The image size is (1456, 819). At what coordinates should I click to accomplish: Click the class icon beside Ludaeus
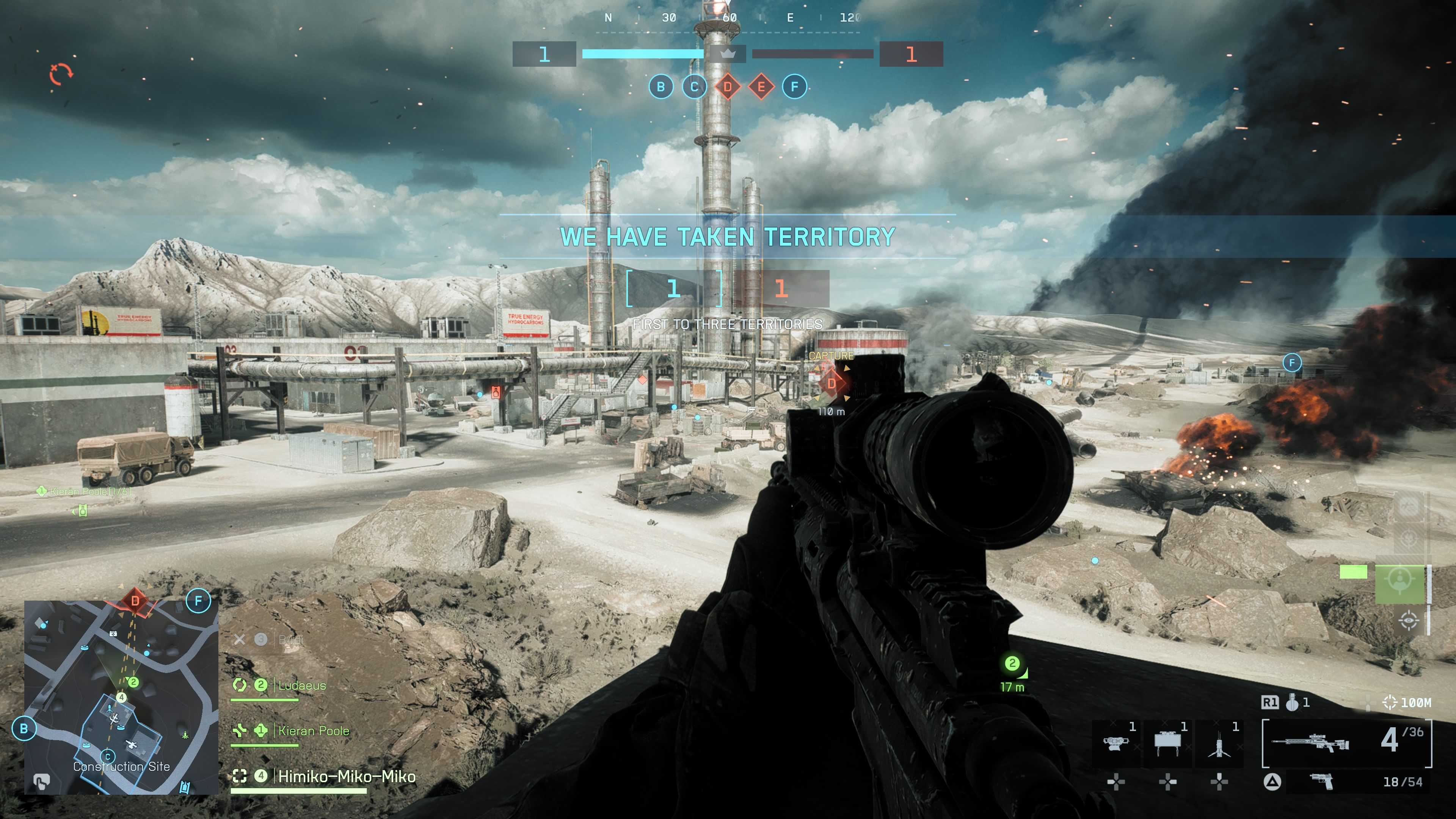(x=240, y=686)
